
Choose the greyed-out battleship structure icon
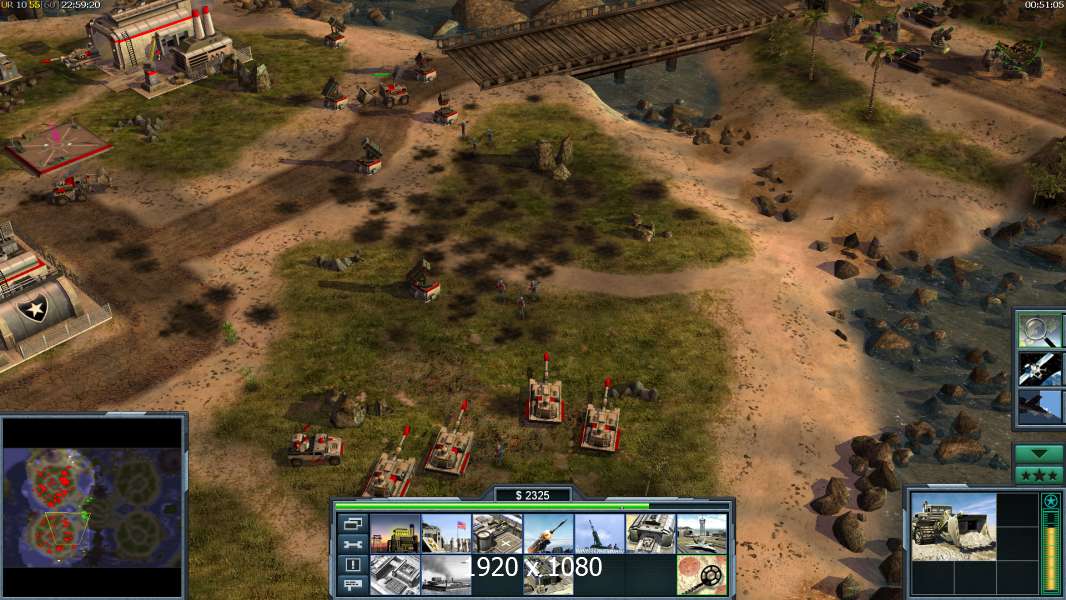[446, 575]
